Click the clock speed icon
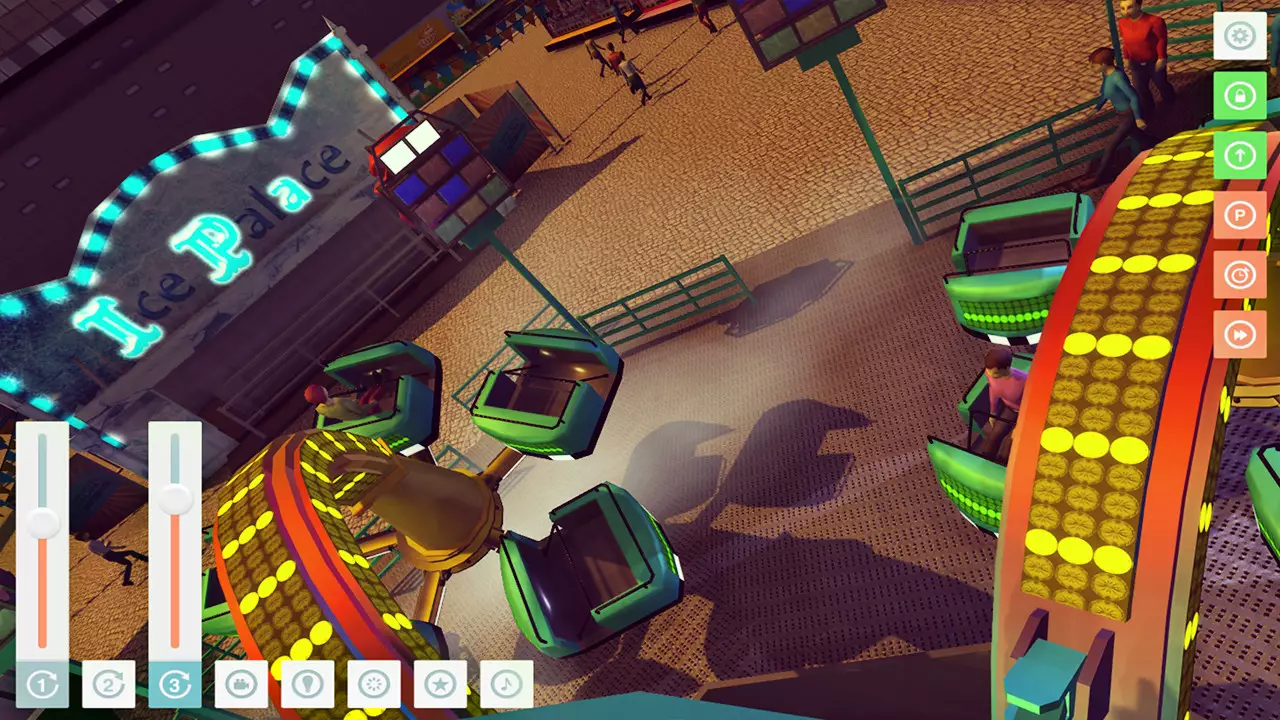The height and width of the screenshot is (720, 1280). click(1239, 275)
